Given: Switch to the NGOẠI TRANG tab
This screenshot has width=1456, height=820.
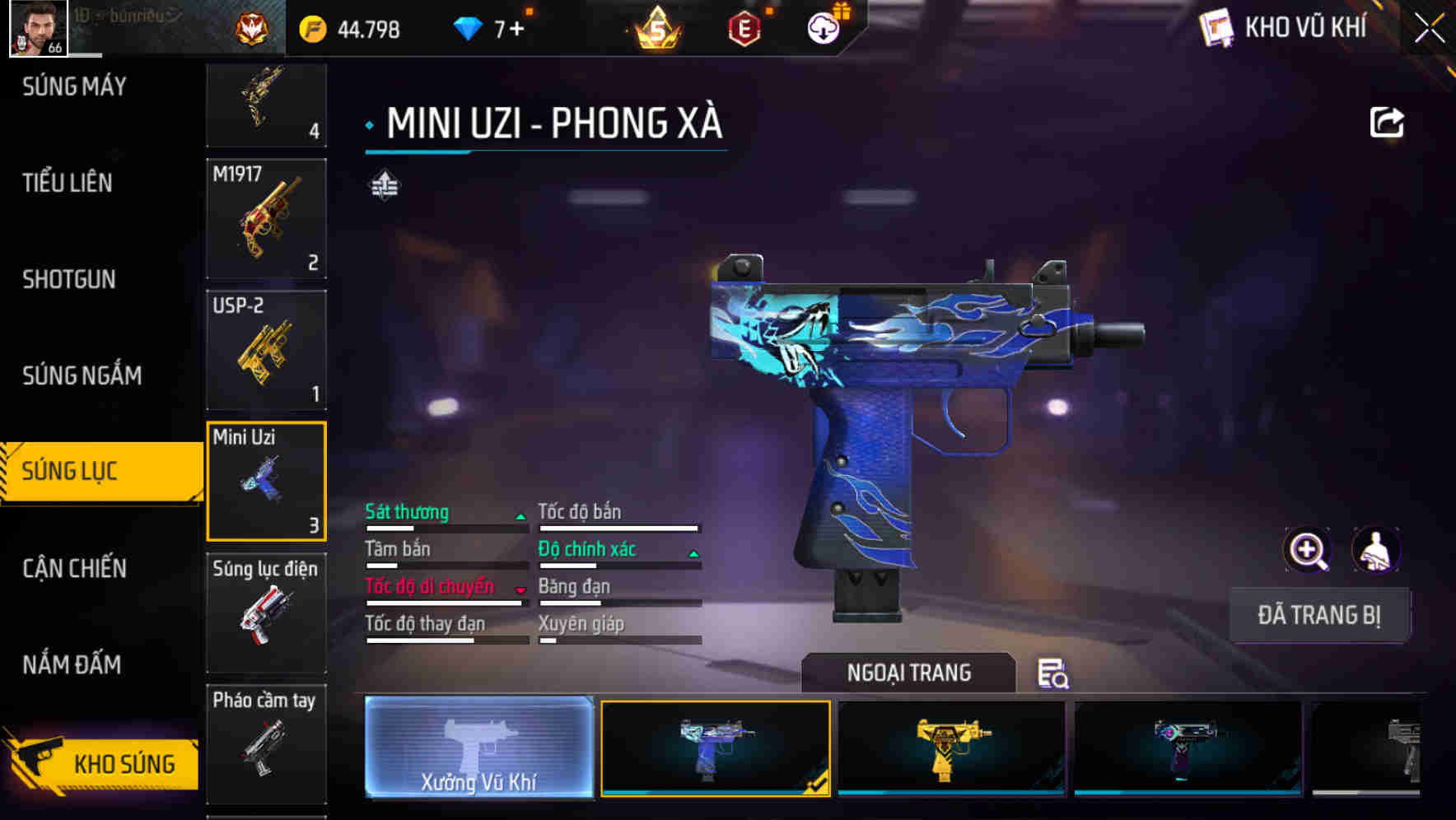Looking at the screenshot, I should pyautogui.click(x=909, y=673).
